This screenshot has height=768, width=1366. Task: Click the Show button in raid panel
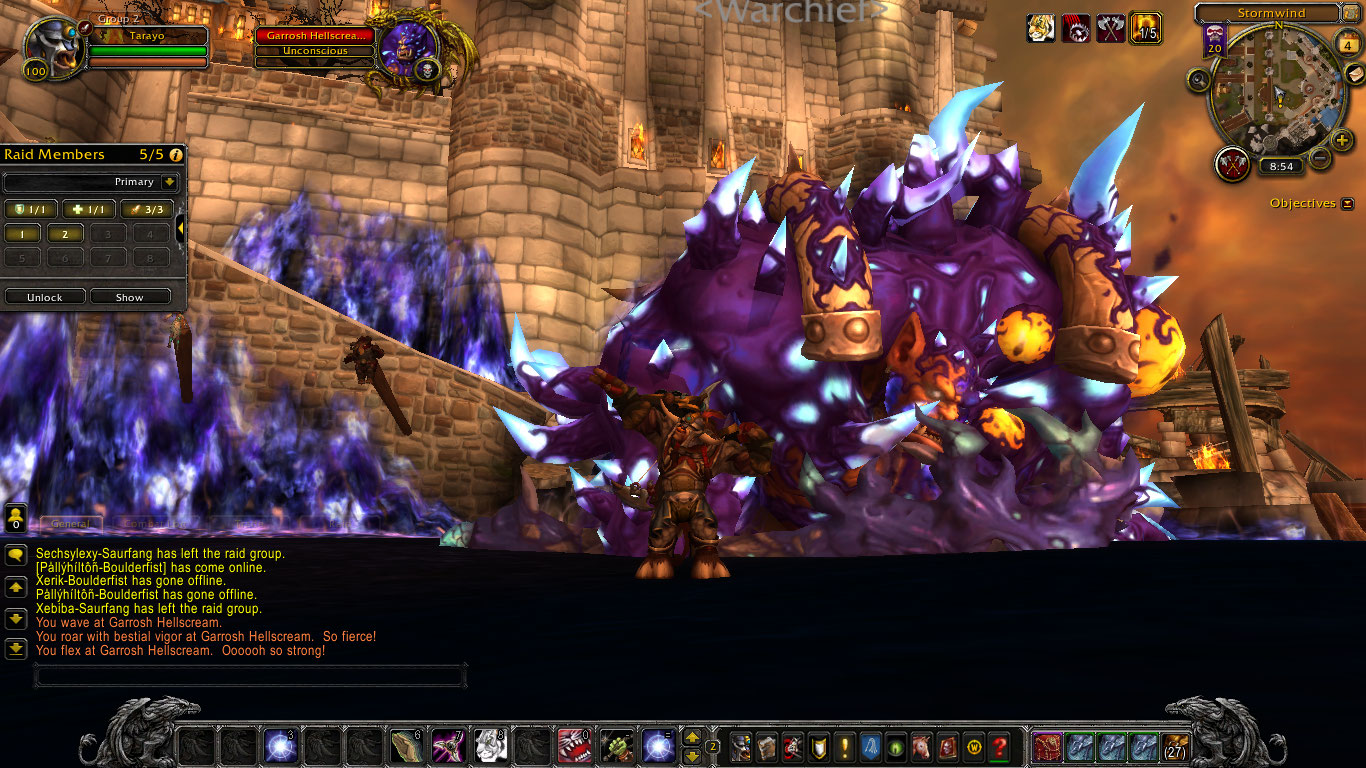pyautogui.click(x=130, y=297)
